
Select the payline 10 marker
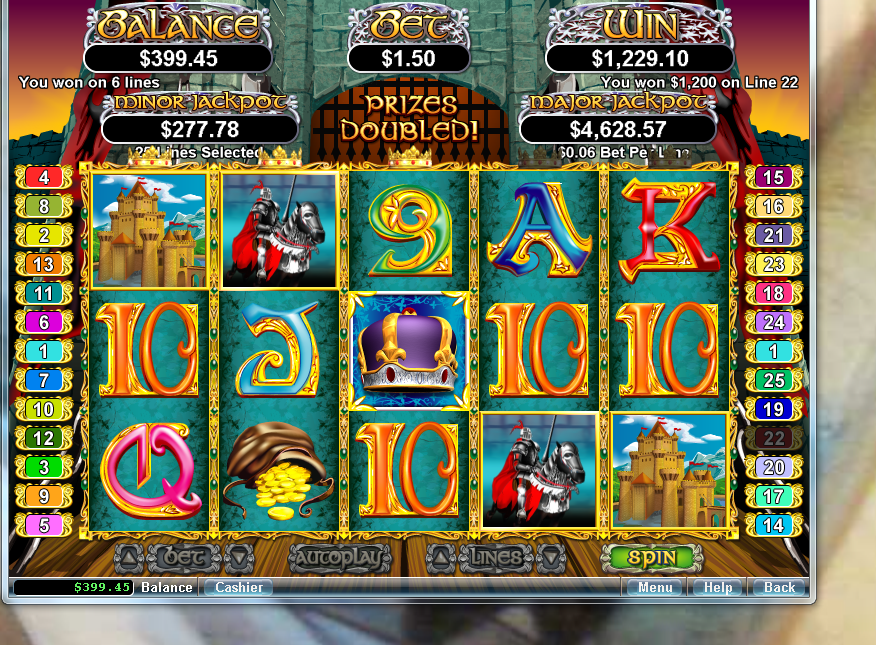(44, 409)
